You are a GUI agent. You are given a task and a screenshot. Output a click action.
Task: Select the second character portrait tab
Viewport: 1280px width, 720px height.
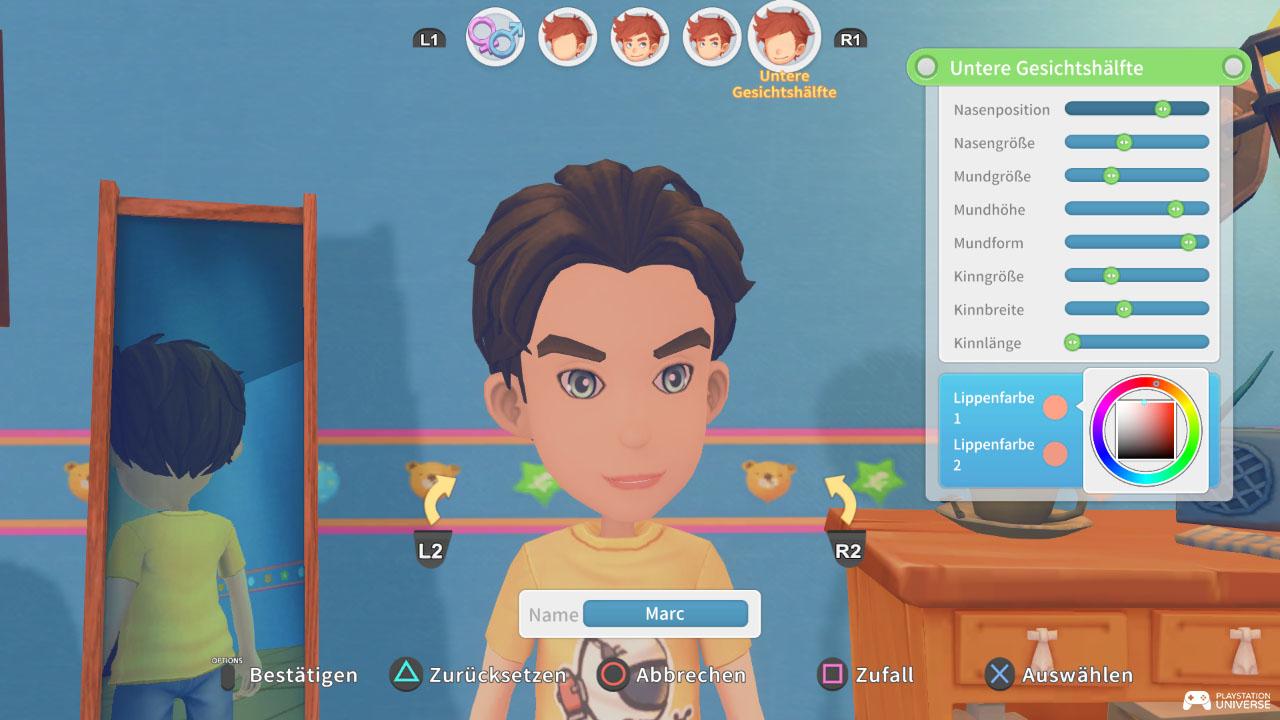pyautogui.click(x=639, y=38)
